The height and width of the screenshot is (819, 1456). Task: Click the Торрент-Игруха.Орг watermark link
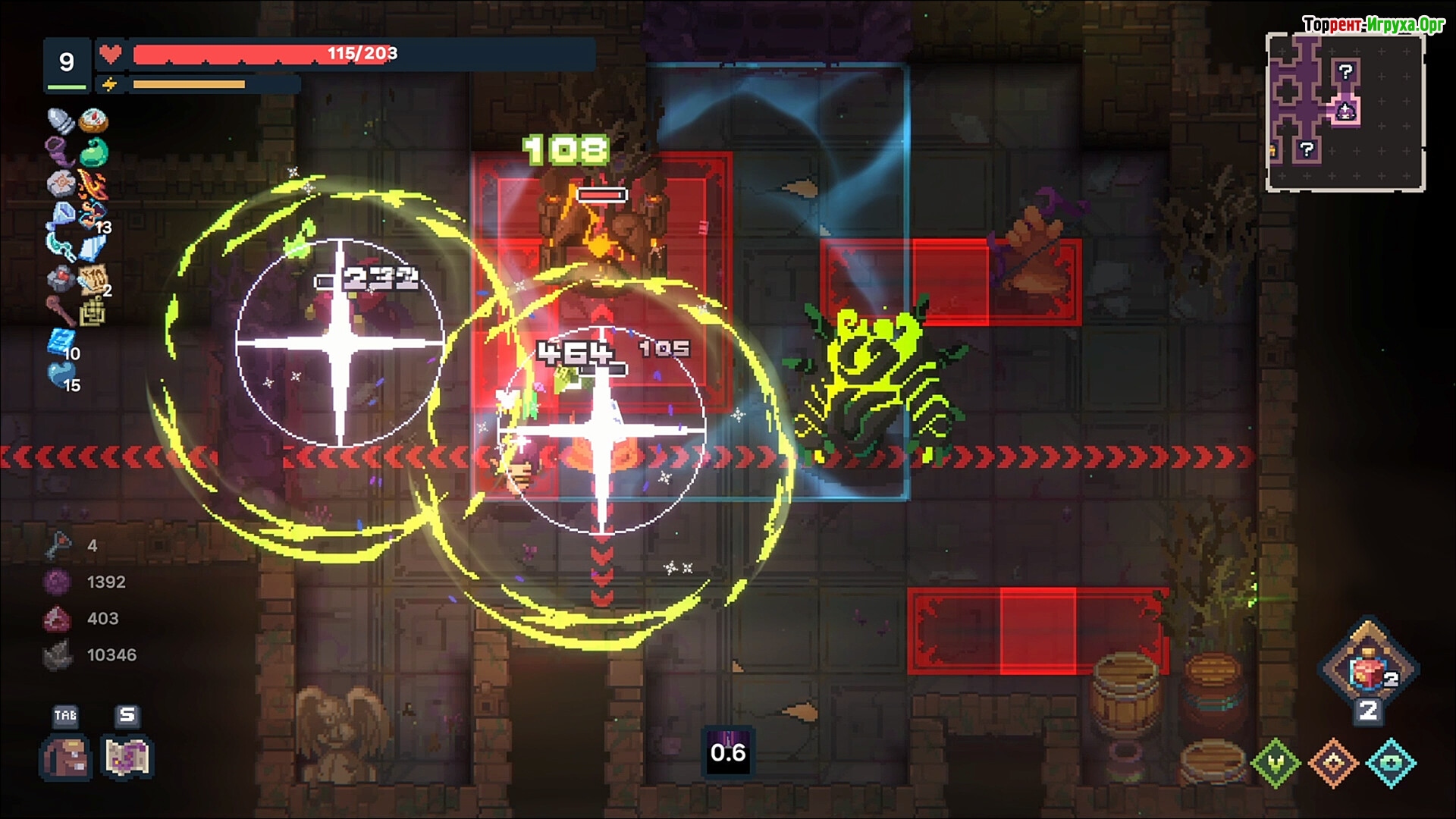pyautogui.click(x=1373, y=24)
